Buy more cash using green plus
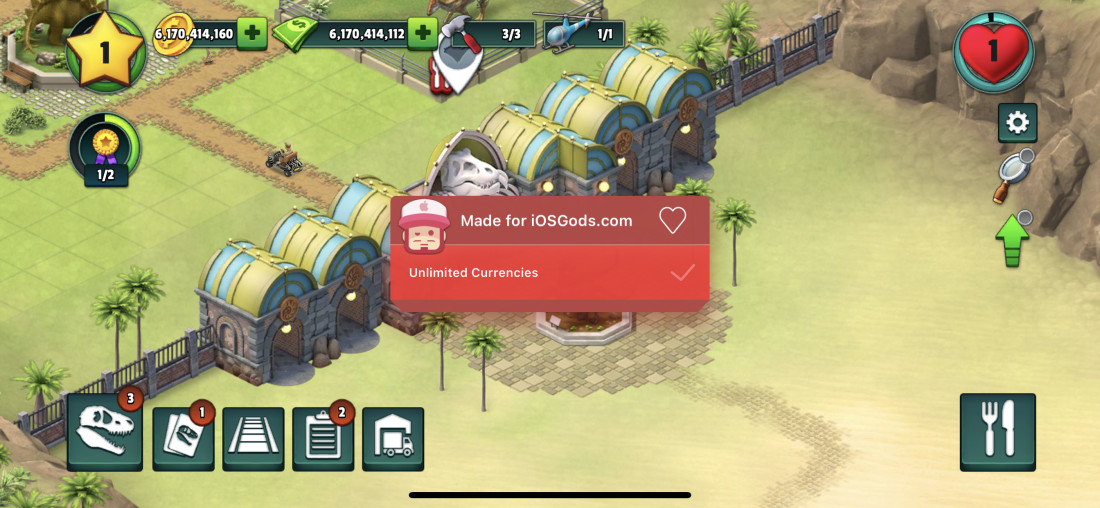1100x508 pixels. 423,33
